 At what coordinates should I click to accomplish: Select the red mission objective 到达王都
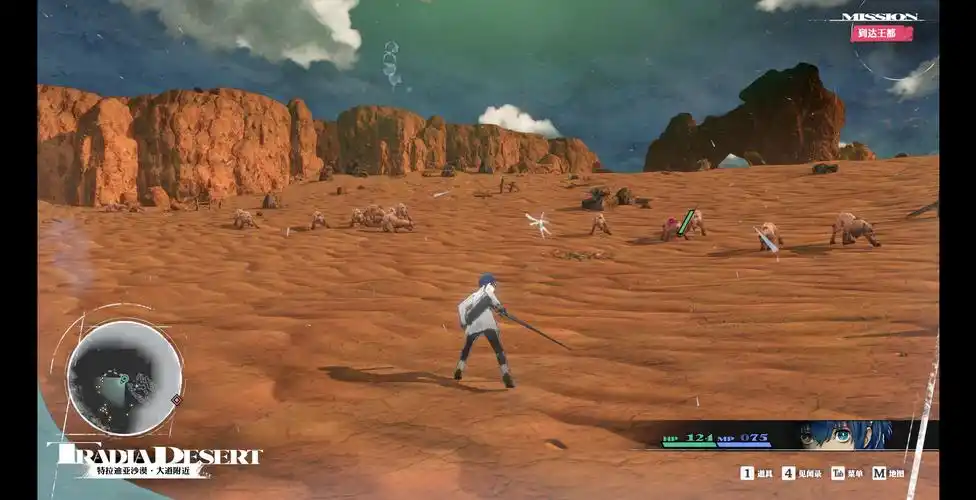coord(881,33)
